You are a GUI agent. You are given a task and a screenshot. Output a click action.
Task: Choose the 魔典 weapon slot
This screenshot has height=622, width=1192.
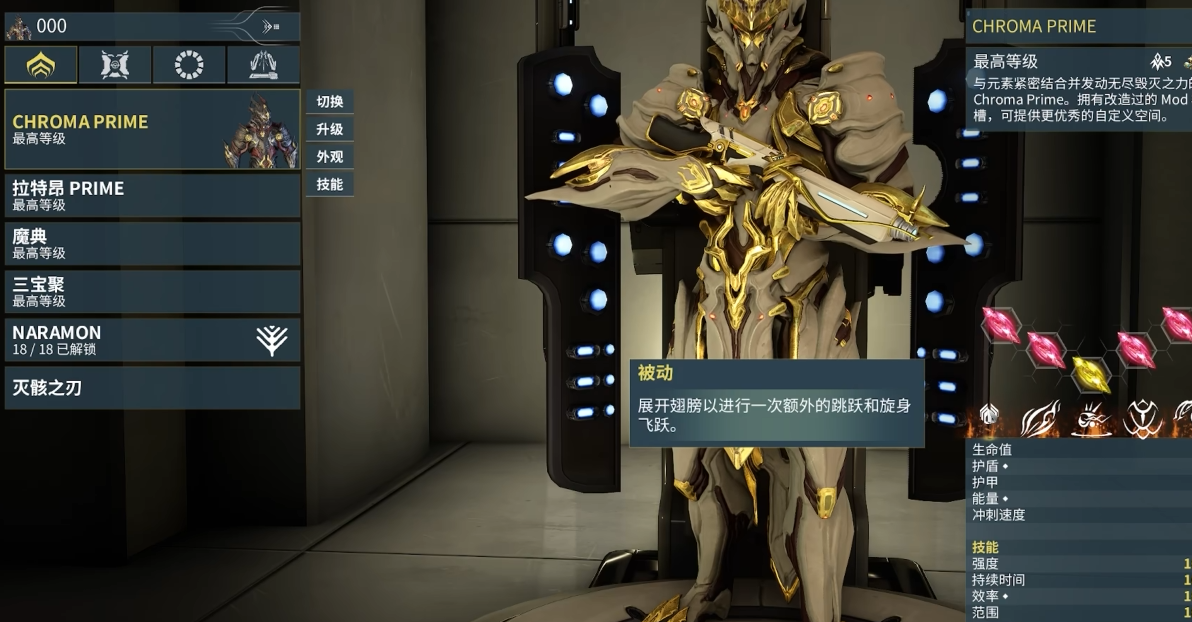(152, 244)
